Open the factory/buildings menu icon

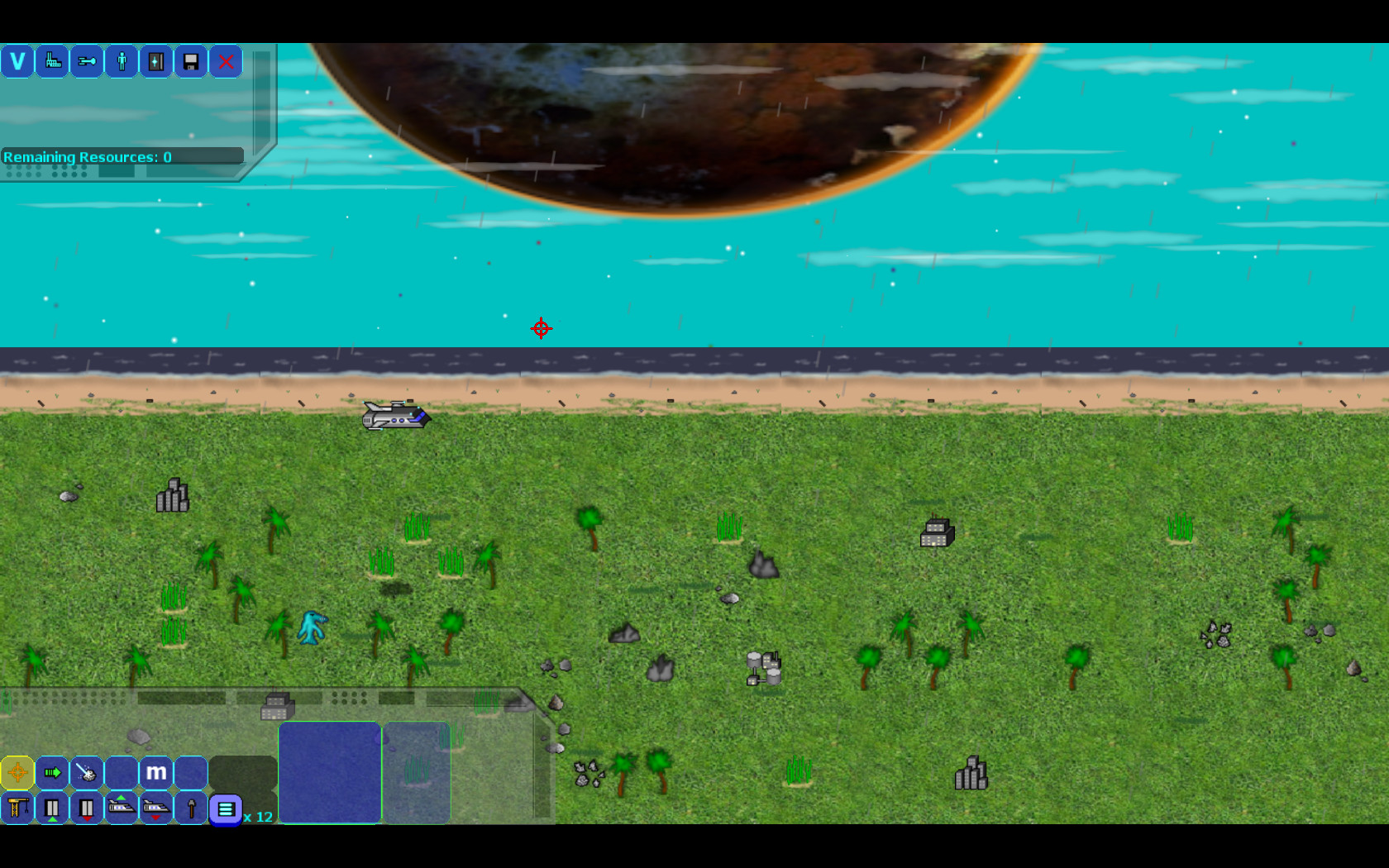[52, 61]
